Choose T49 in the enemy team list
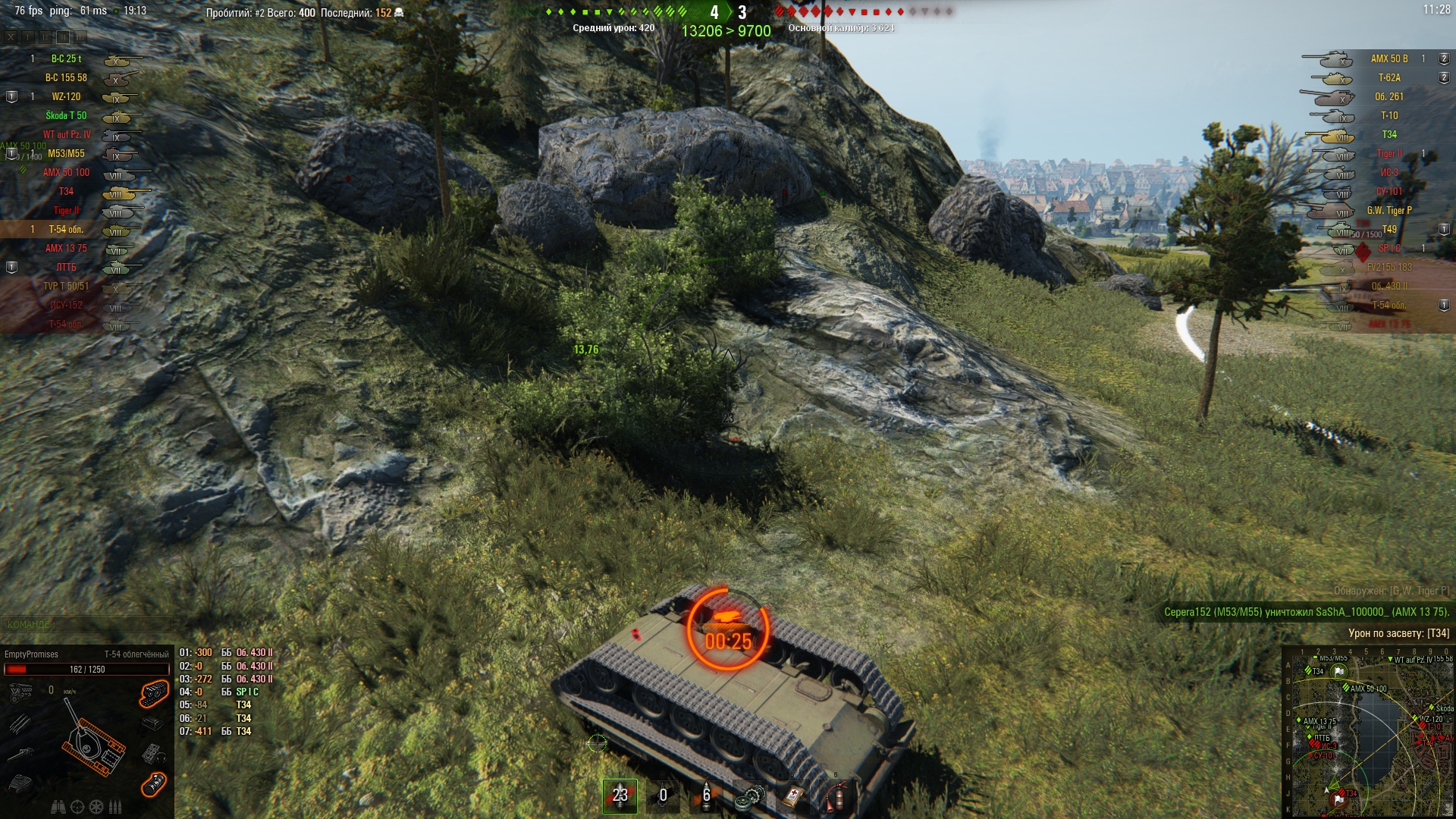This screenshot has width=1456, height=819. [1389, 229]
